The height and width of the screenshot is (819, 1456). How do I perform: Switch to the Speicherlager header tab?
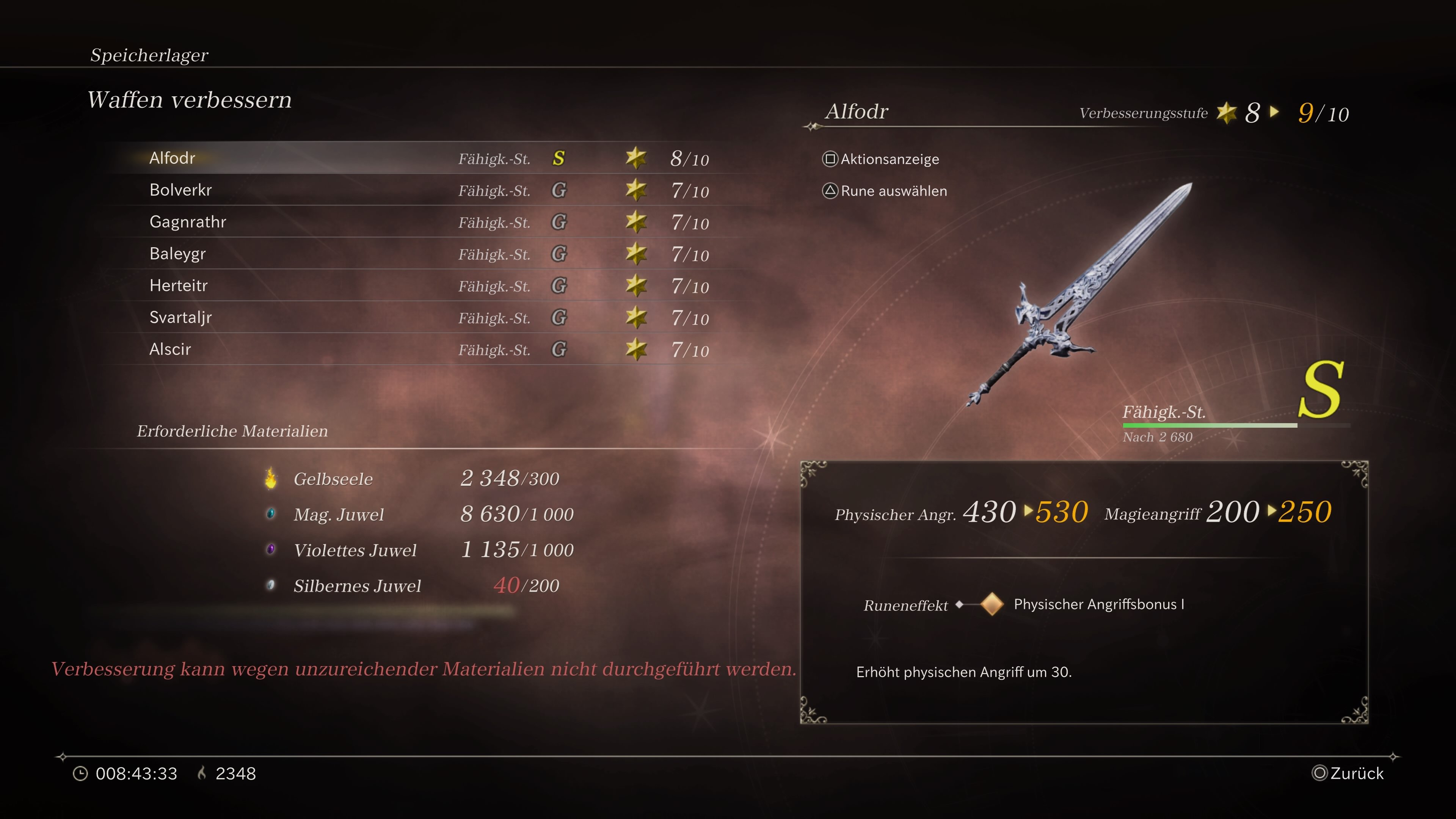tap(149, 55)
